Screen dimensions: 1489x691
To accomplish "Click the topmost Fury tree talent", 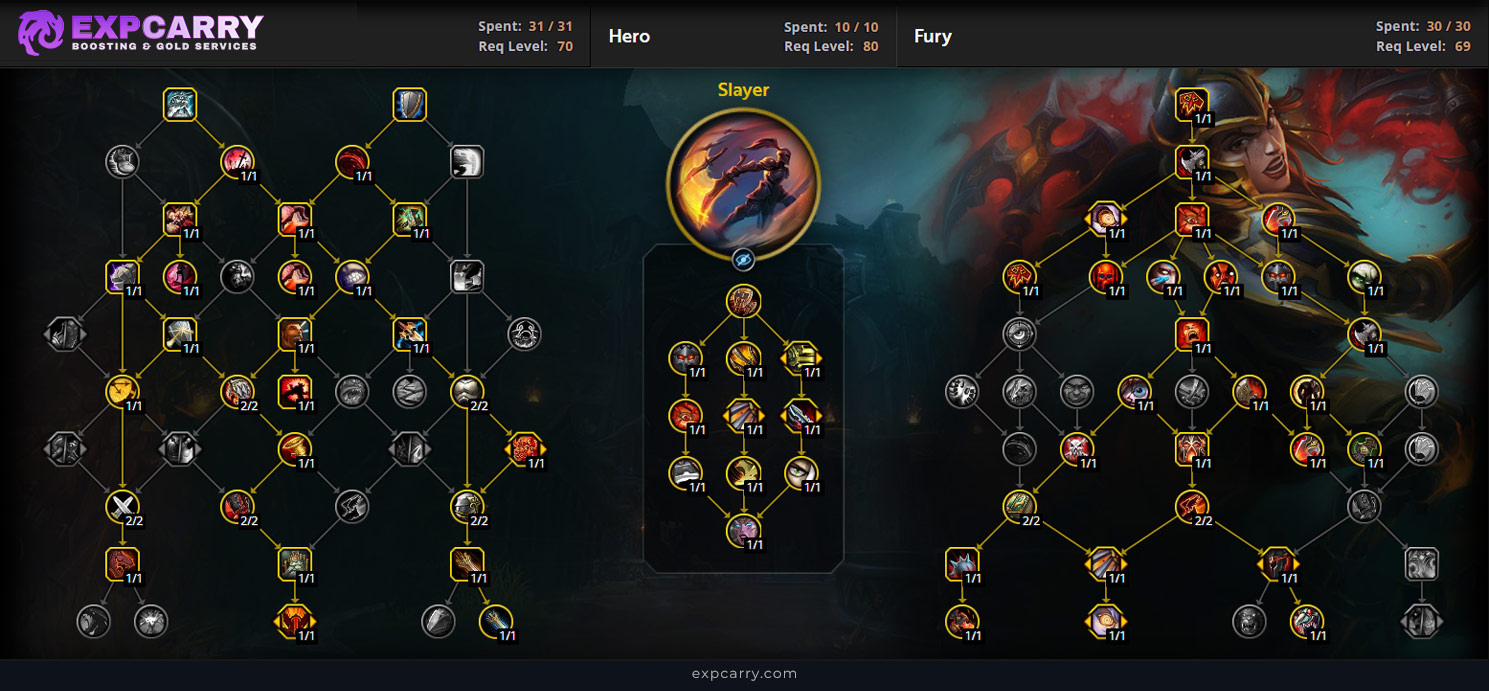I will pos(1193,104).
